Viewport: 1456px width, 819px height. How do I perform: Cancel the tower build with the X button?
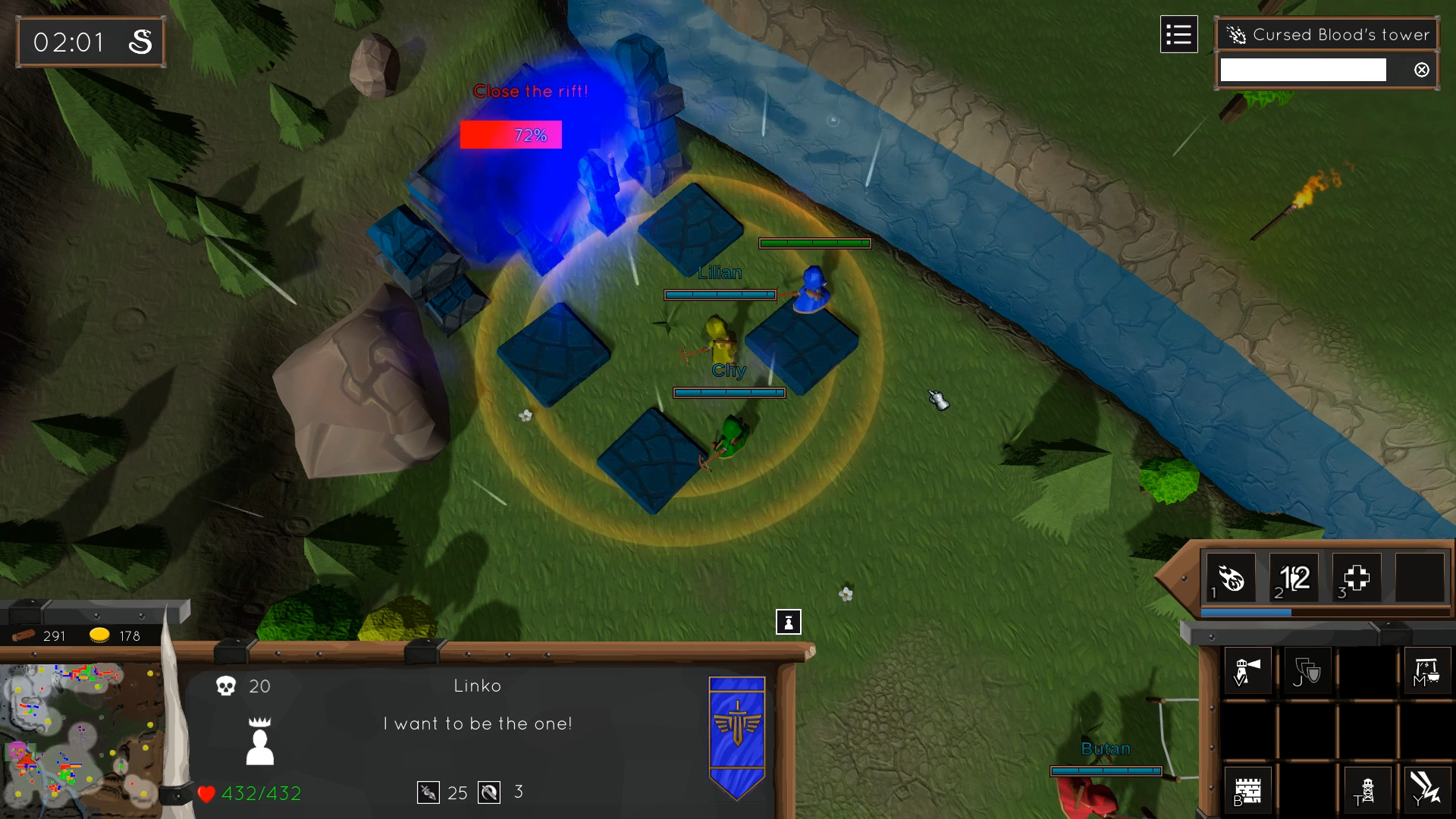(x=1421, y=70)
